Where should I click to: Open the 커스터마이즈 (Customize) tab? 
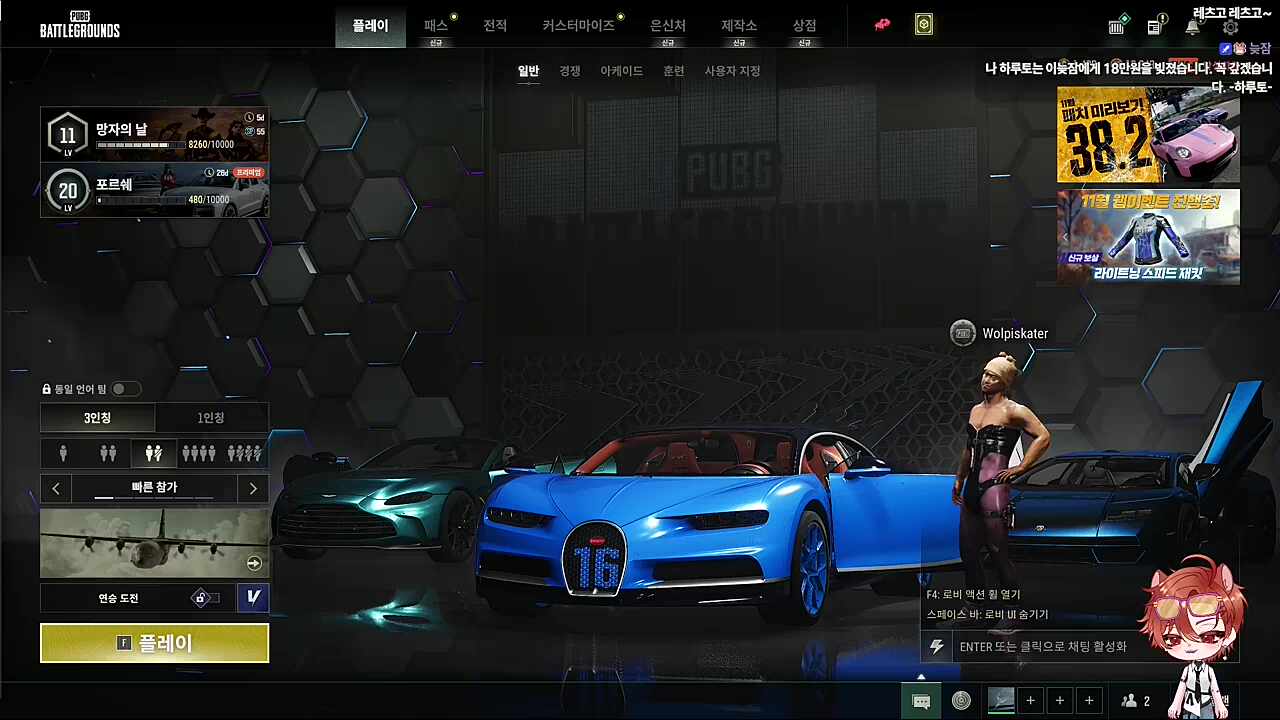tap(578, 26)
